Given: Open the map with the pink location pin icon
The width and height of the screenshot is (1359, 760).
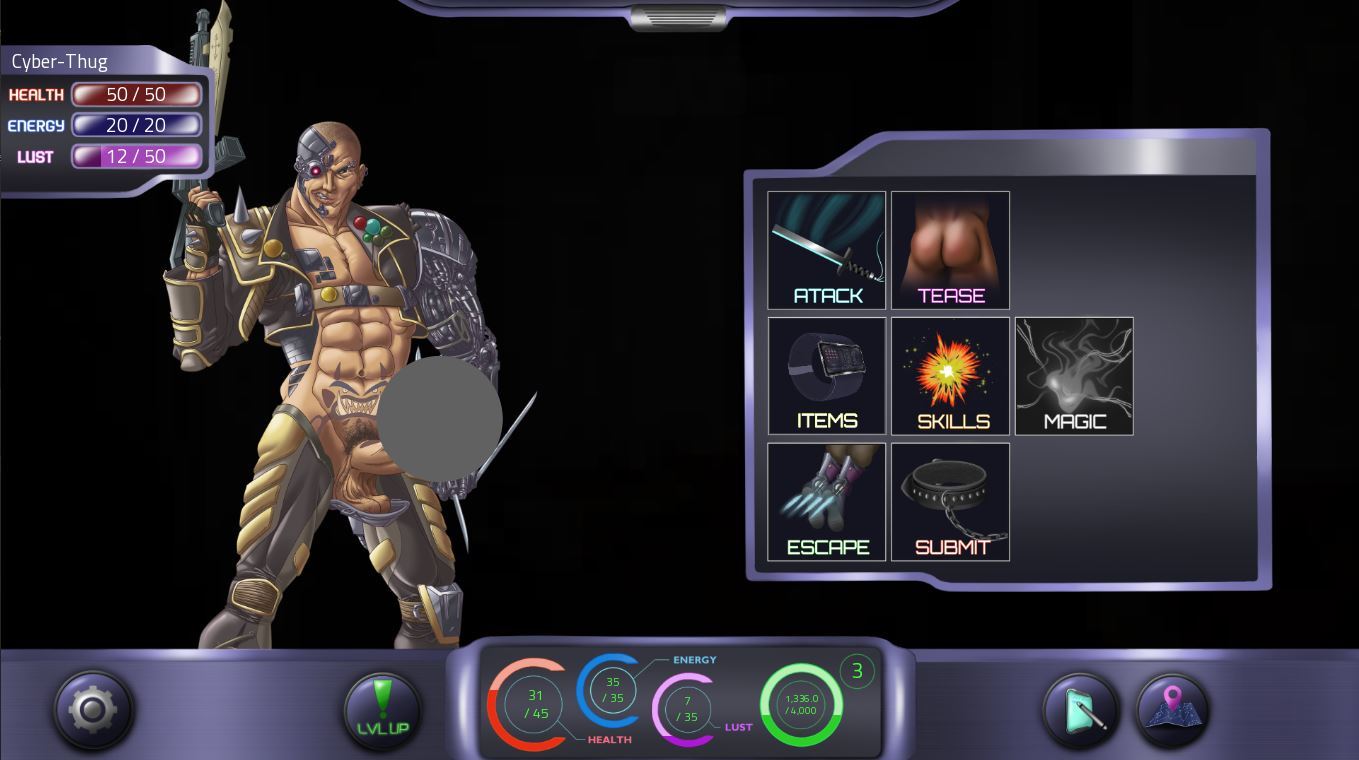Looking at the screenshot, I should [1171, 710].
